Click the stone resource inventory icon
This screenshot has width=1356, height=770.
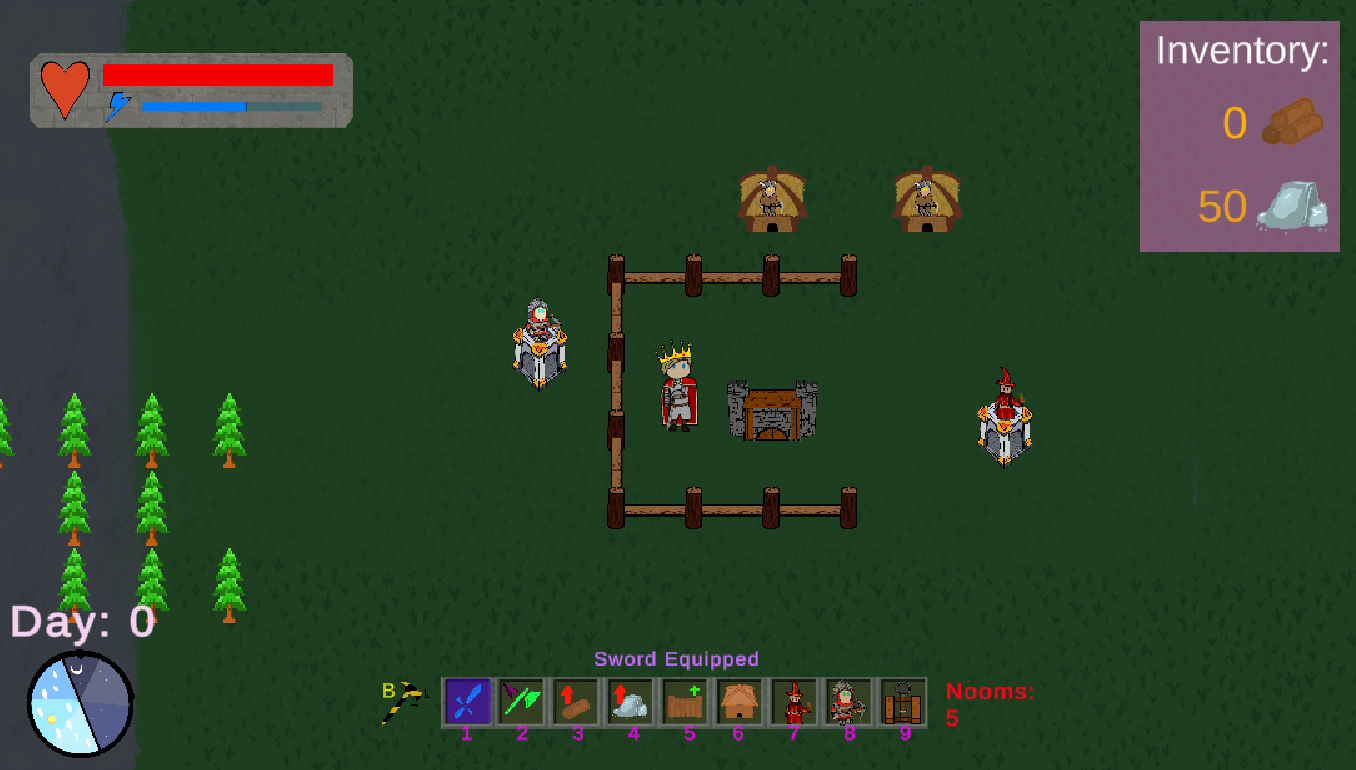1292,207
